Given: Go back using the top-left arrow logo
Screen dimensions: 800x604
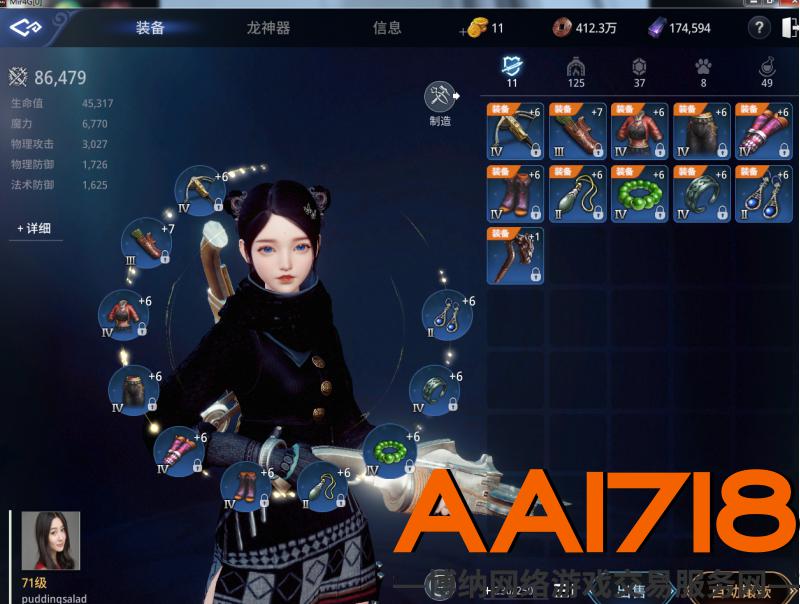Looking at the screenshot, I should [27, 28].
